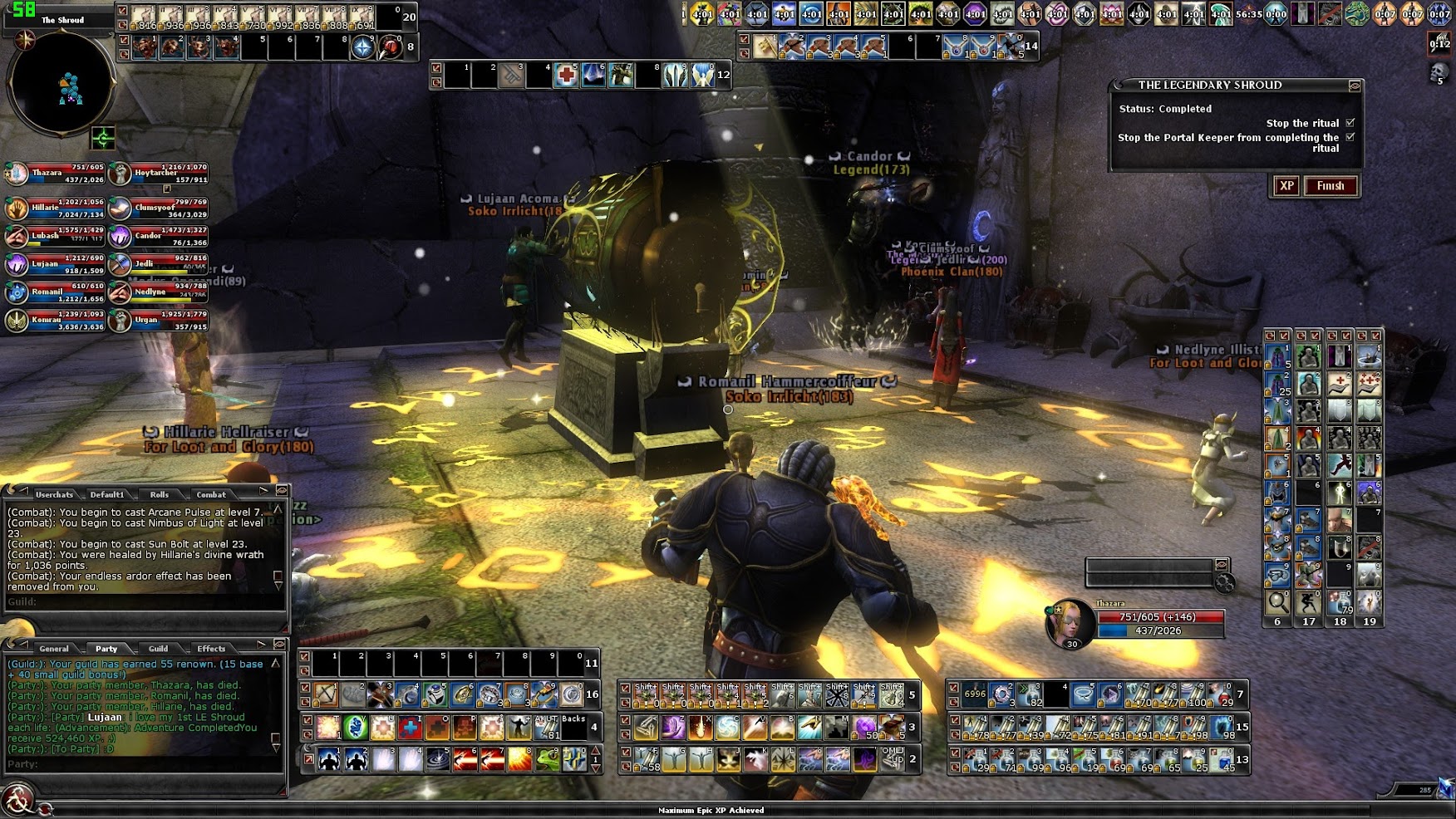Target party member Candor in the party list
This screenshot has height=819, width=1456.
(158, 236)
